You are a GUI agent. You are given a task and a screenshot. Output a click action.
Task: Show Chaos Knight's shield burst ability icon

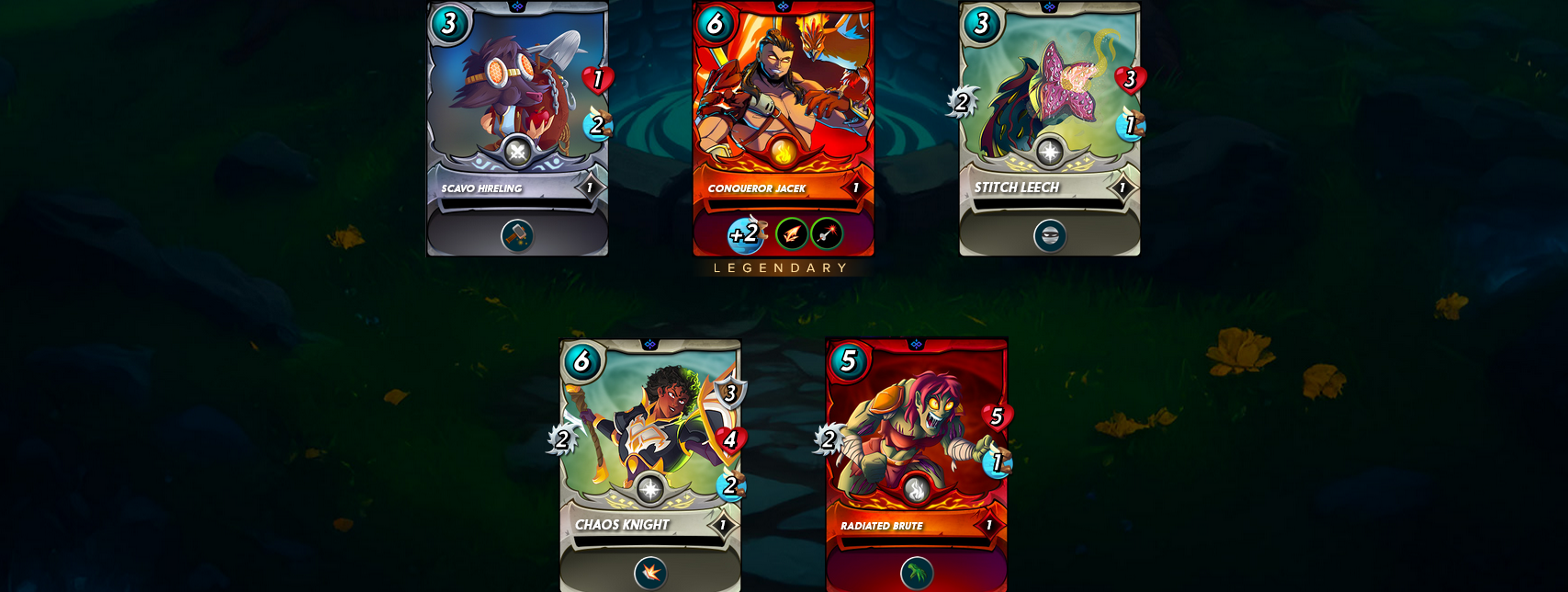pyautogui.click(x=650, y=573)
